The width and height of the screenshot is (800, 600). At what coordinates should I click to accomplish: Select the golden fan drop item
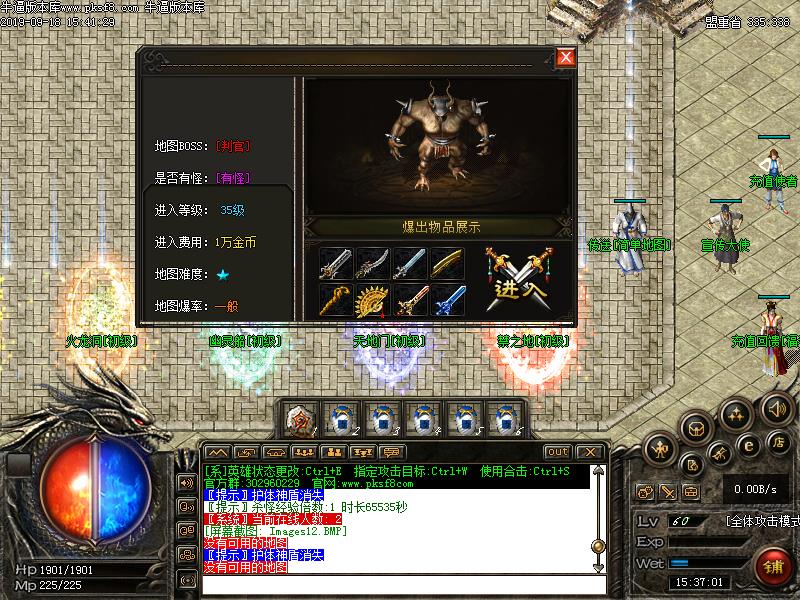(372, 300)
